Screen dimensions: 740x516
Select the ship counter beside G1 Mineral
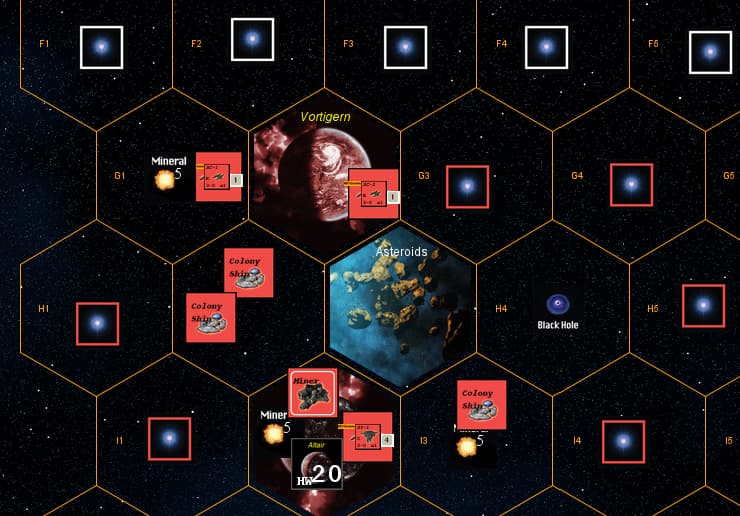[219, 176]
